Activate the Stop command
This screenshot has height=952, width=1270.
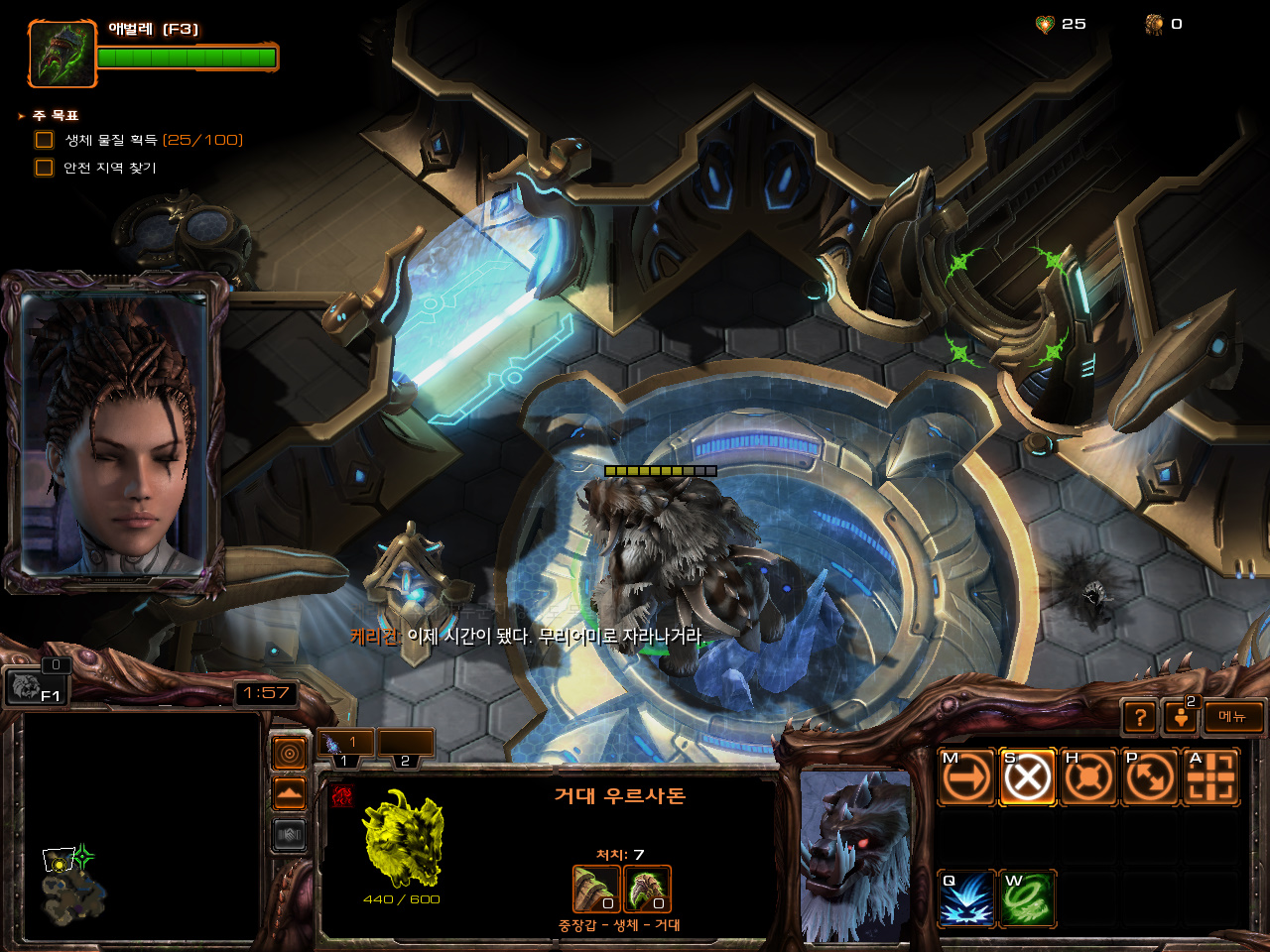1027,776
